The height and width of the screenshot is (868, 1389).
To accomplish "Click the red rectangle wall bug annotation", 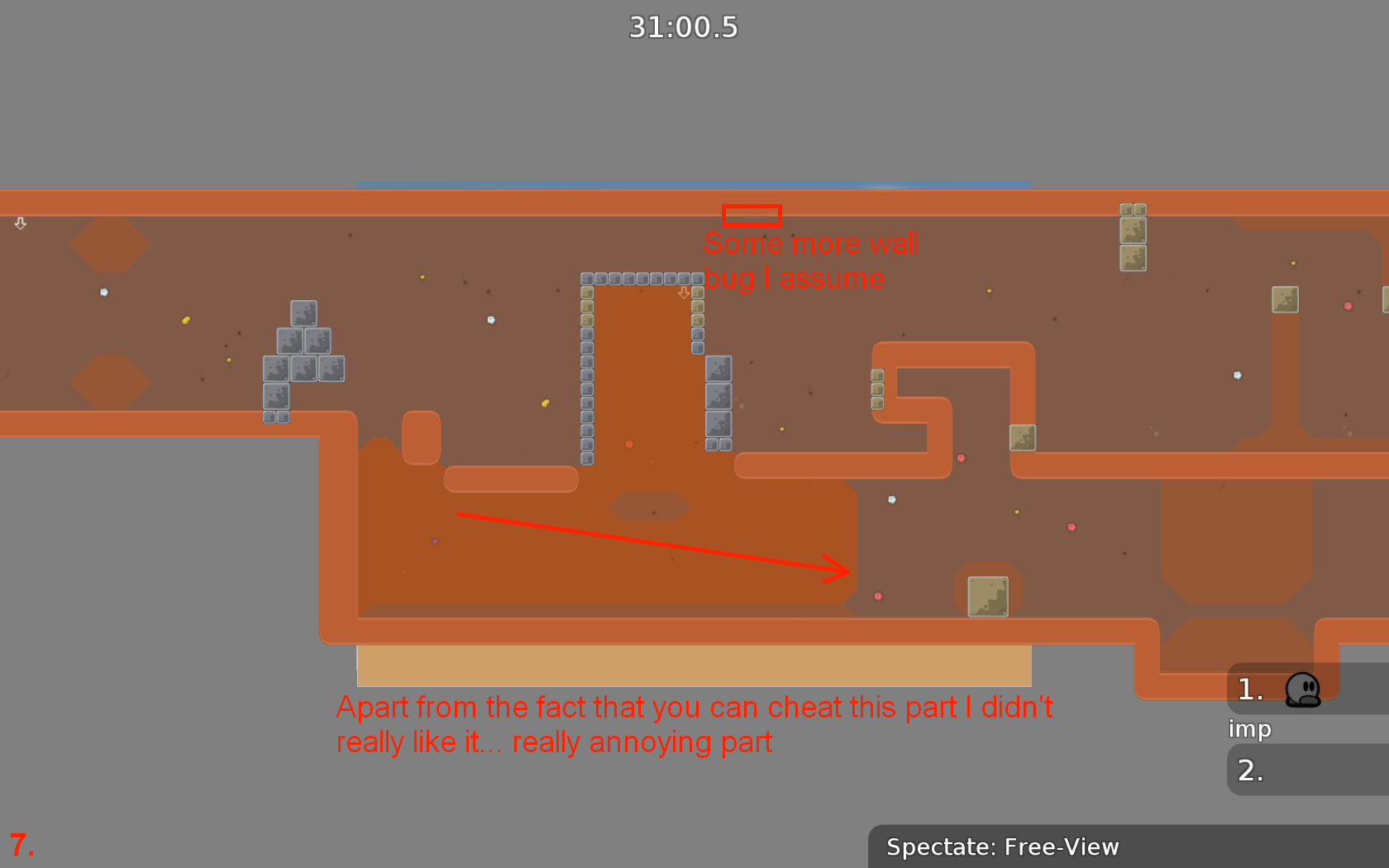I will pos(752,215).
